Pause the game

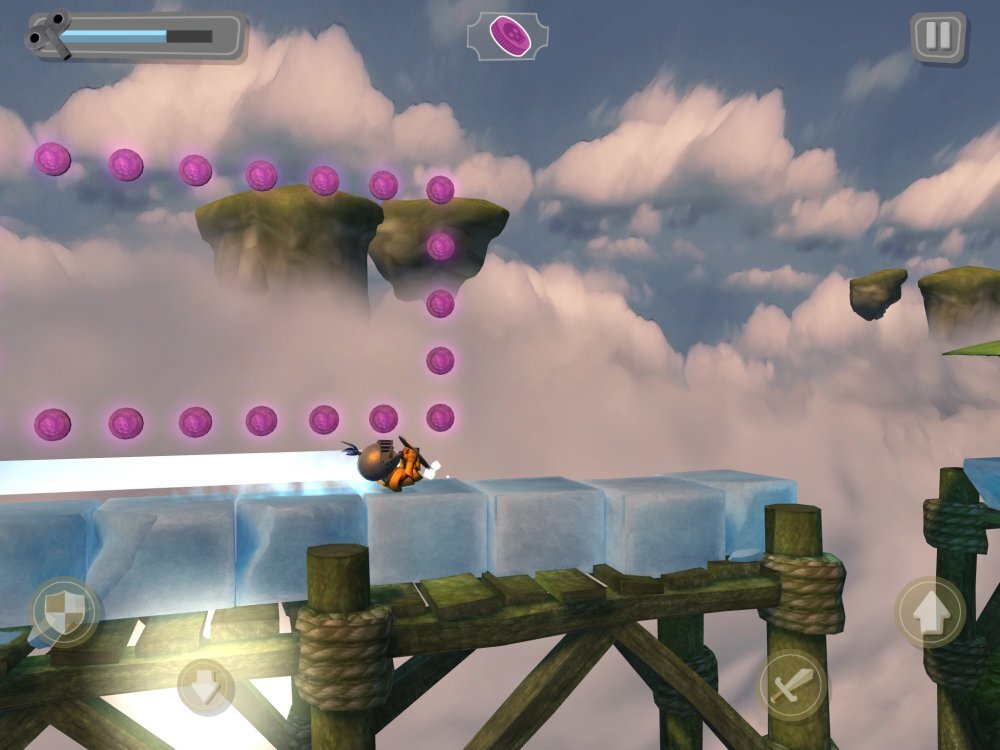tap(938, 37)
